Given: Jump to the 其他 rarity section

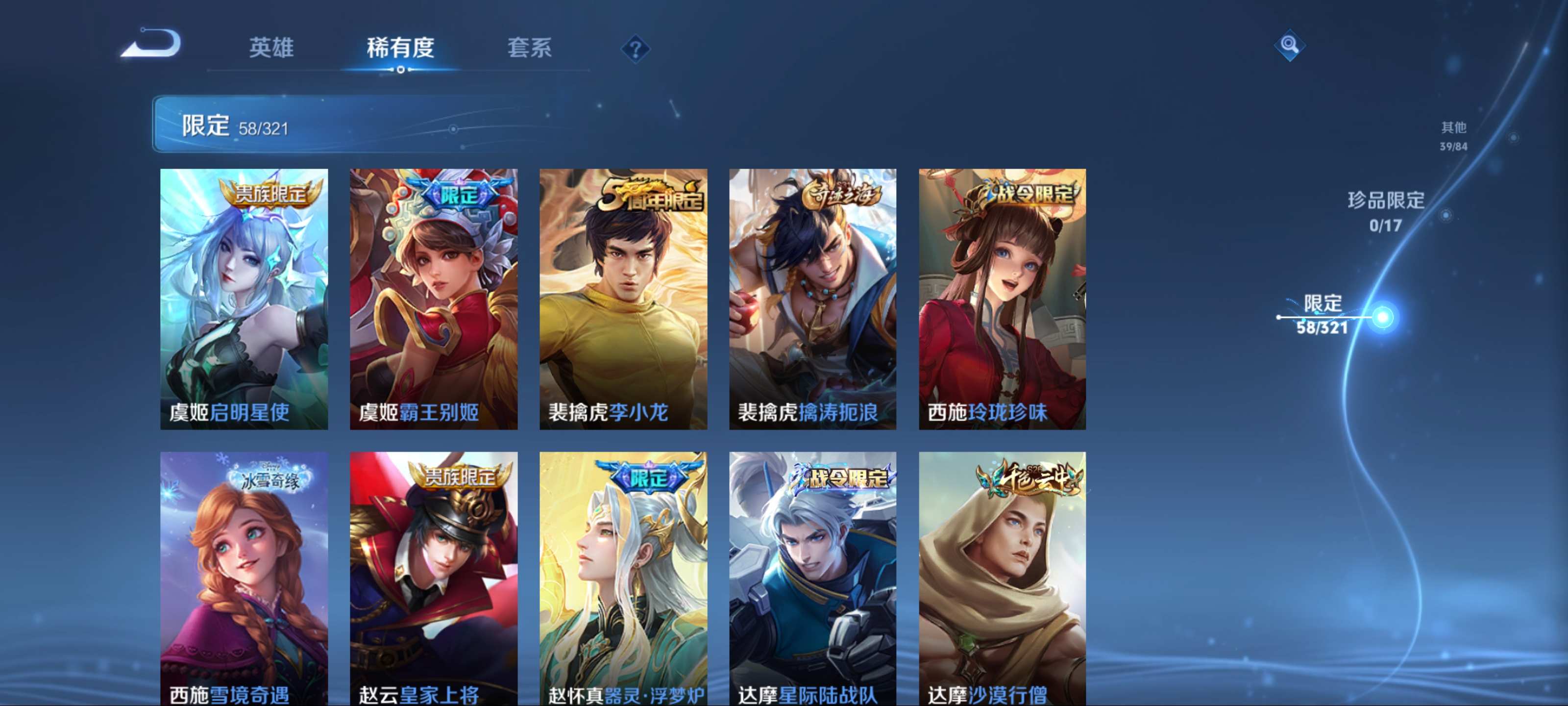Looking at the screenshot, I should (x=1453, y=135).
